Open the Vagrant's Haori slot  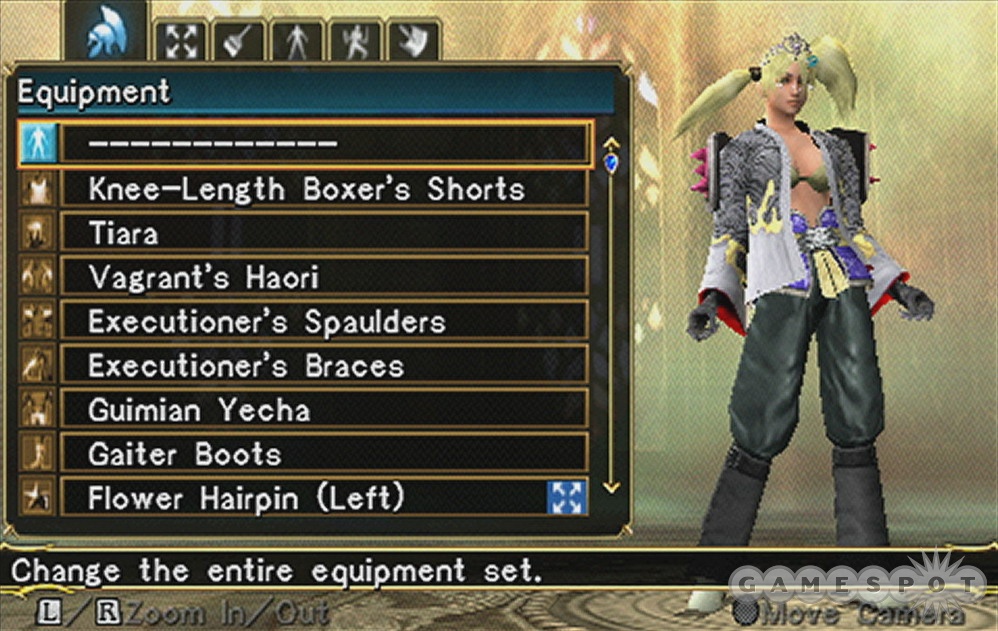[323, 277]
